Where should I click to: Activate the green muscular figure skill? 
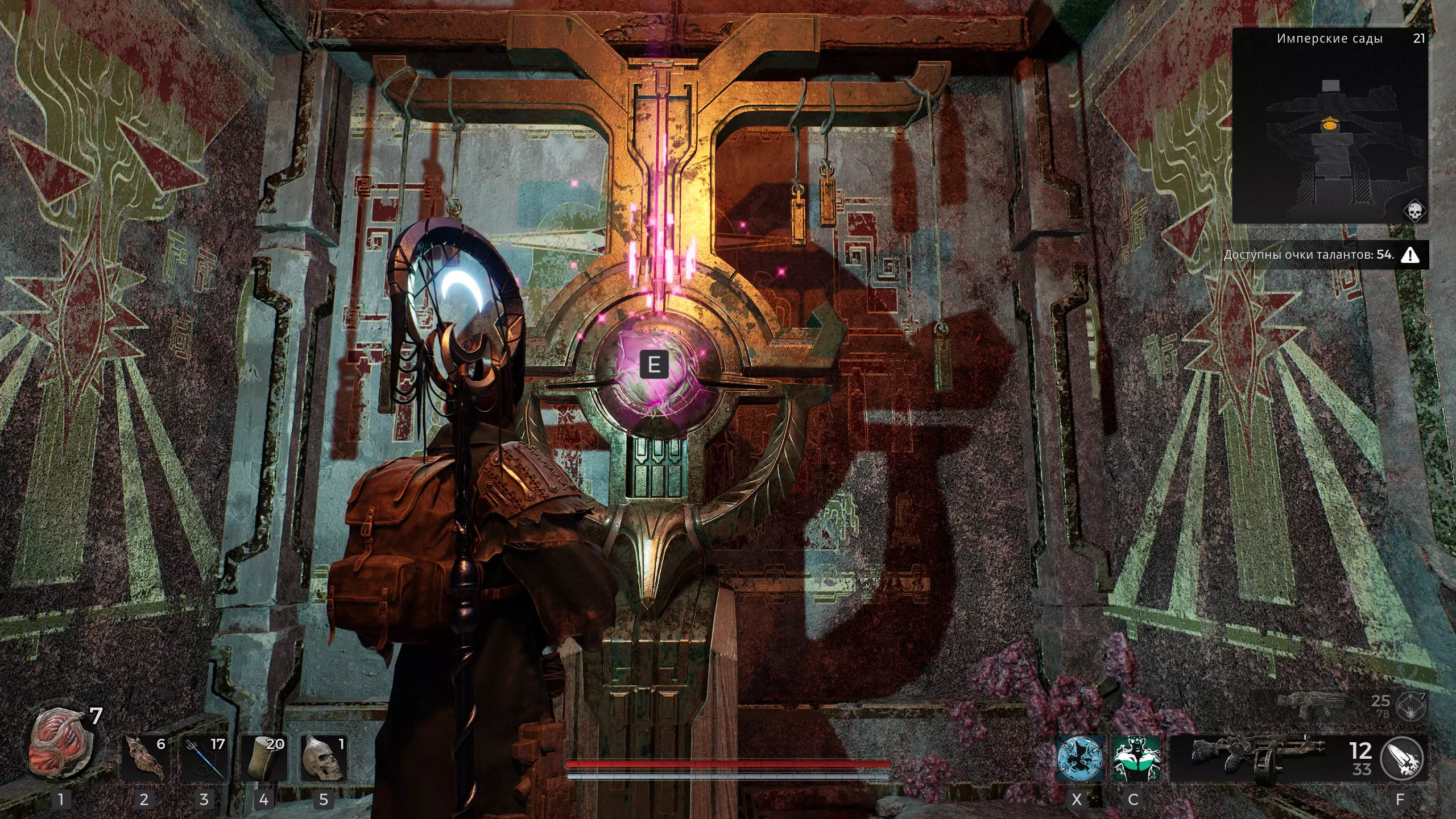pyautogui.click(x=1136, y=759)
